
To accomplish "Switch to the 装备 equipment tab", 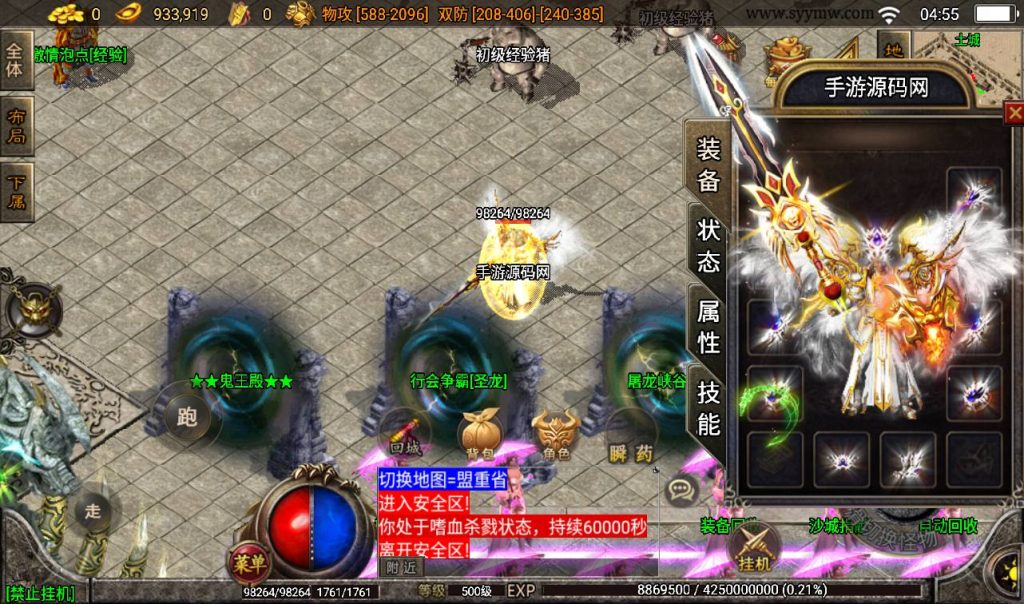I will point(708,164).
